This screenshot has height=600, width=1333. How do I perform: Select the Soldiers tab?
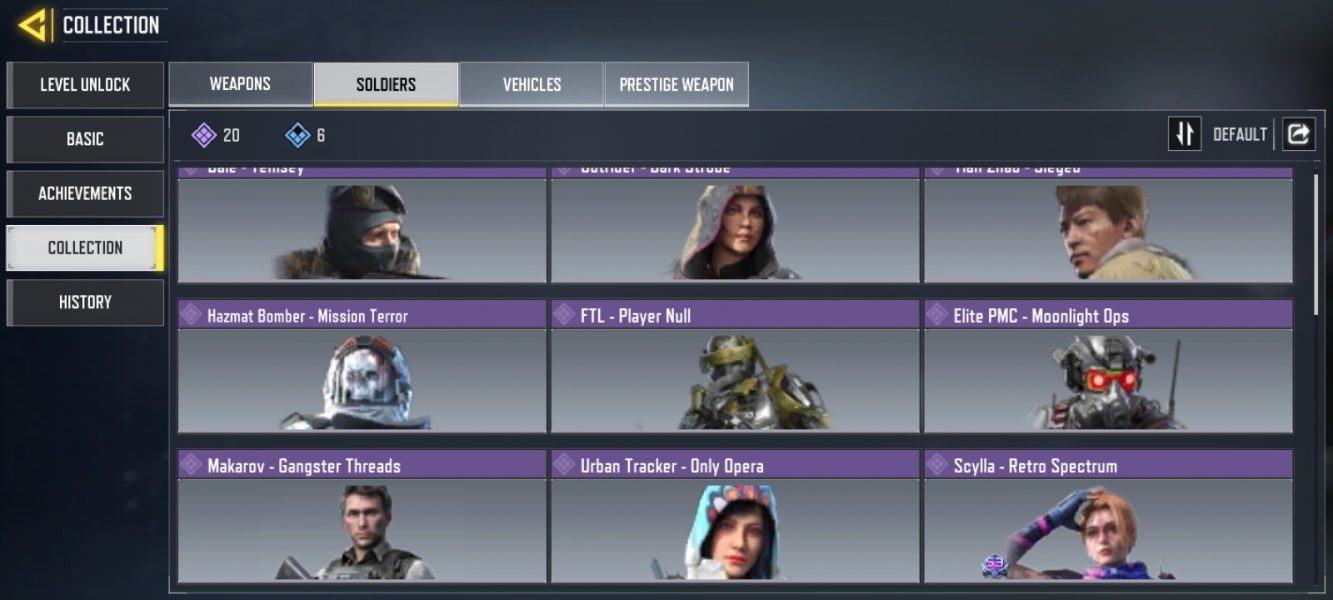coord(386,84)
